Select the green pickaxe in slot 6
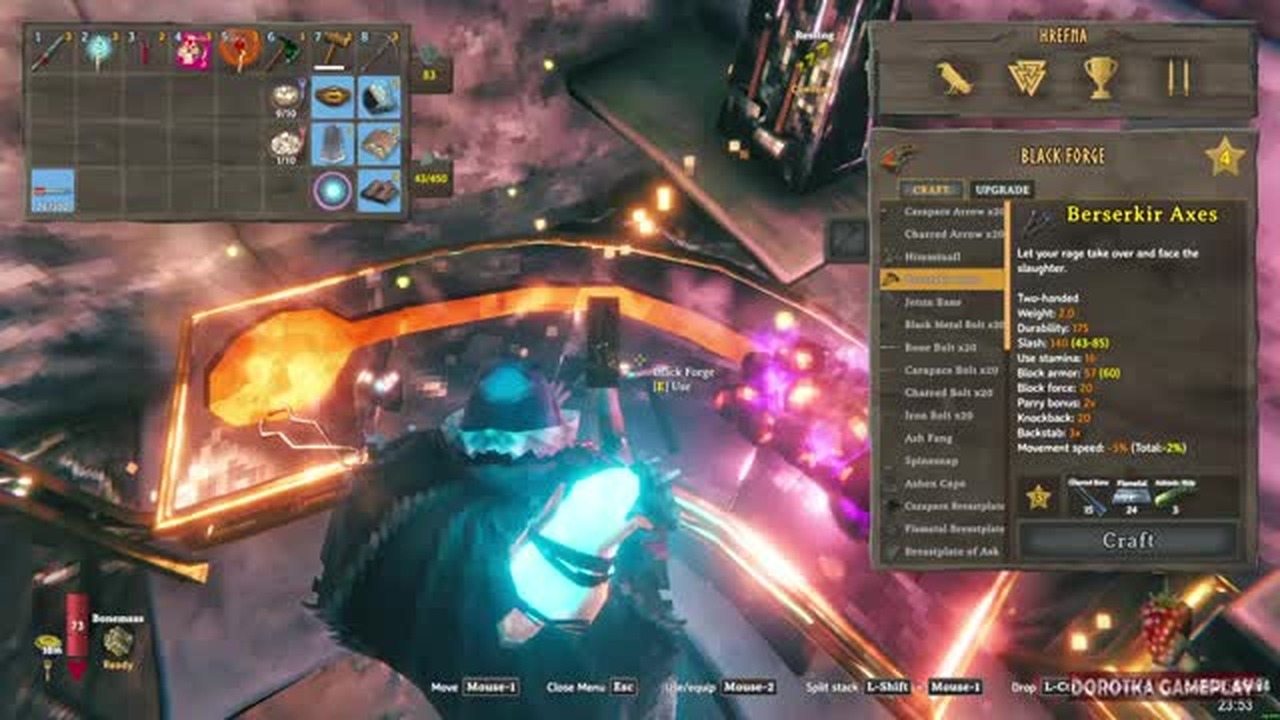This screenshot has height=720, width=1280. [x=285, y=50]
